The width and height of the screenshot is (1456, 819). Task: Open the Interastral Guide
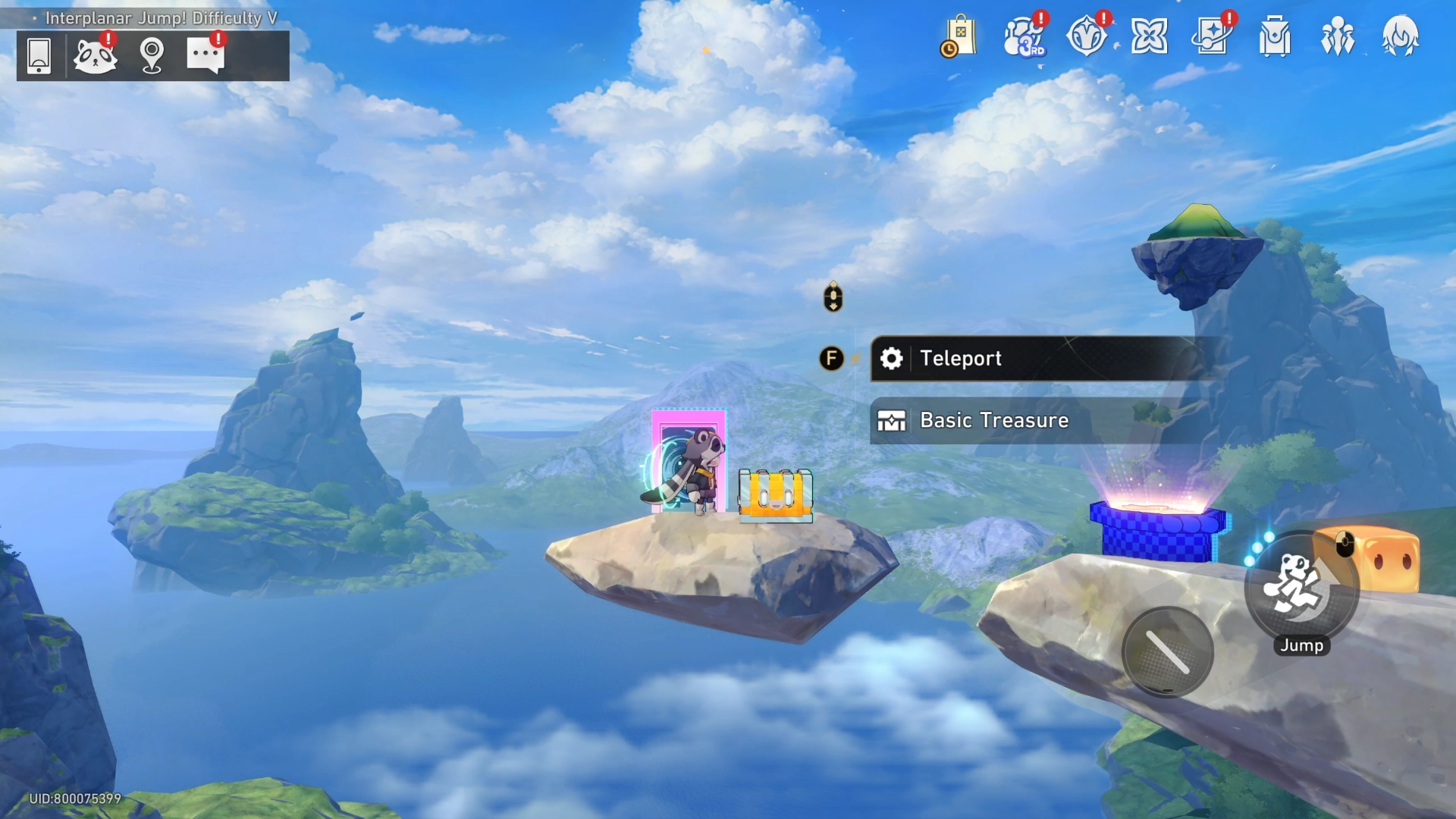1150,36
